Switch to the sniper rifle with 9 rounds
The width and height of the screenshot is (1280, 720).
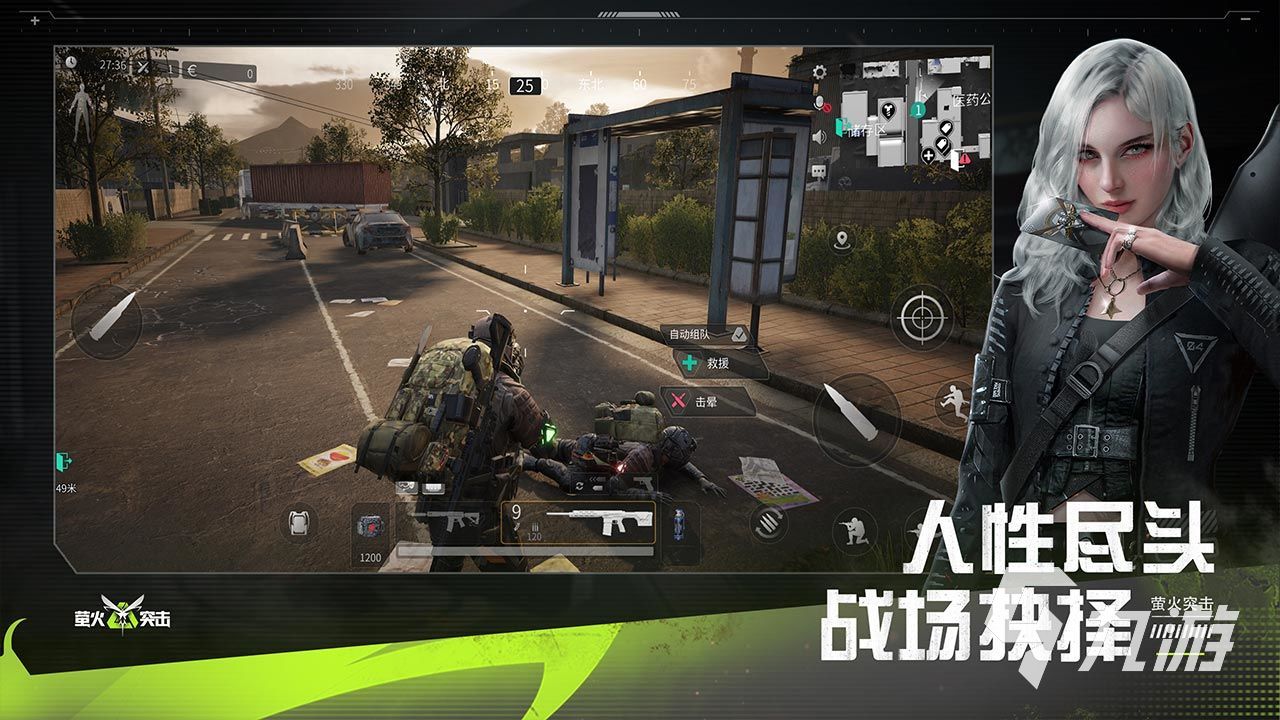(580, 520)
